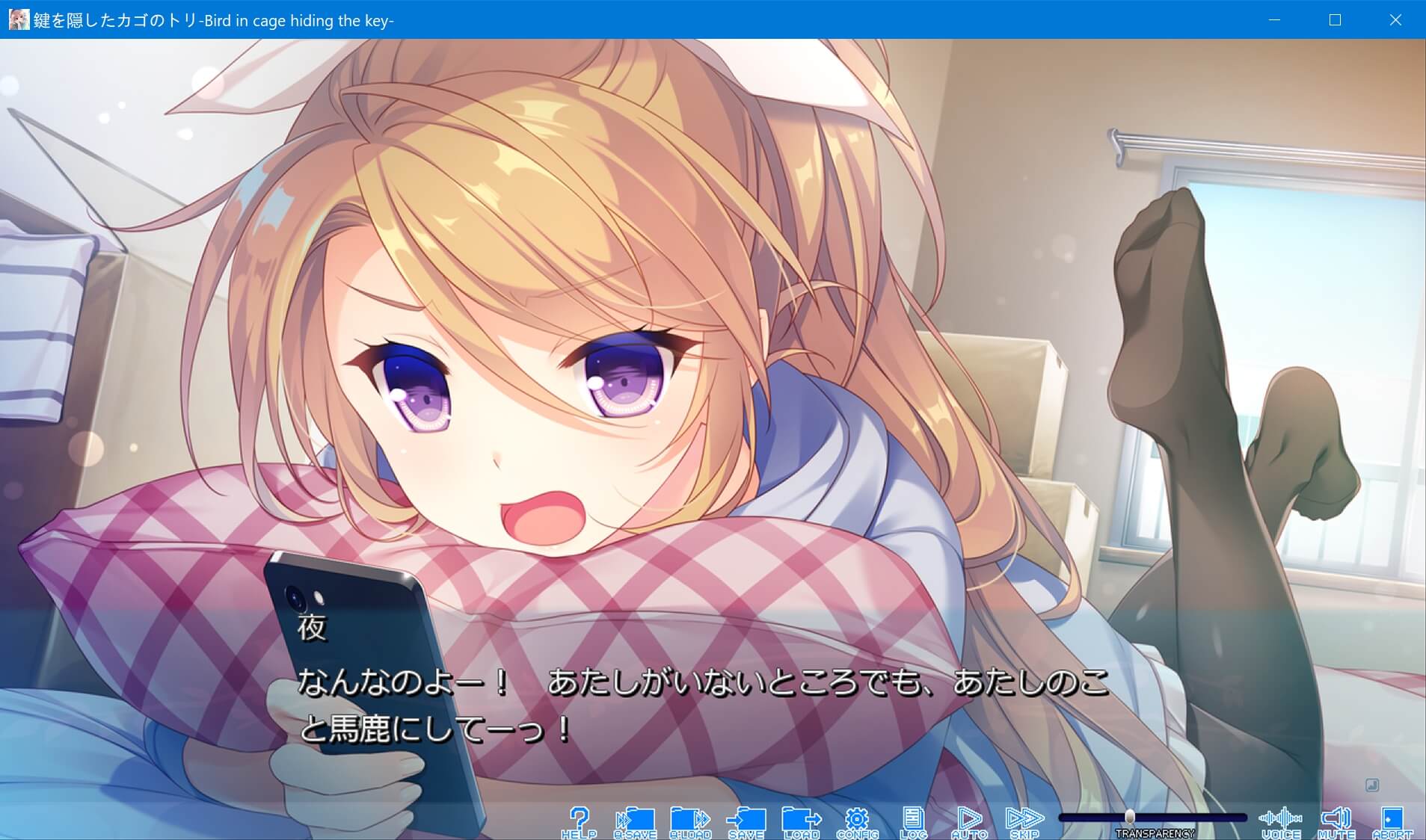The image size is (1426, 840).
Task: Enable AUTO text advance mode
Action: coord(969,818)
